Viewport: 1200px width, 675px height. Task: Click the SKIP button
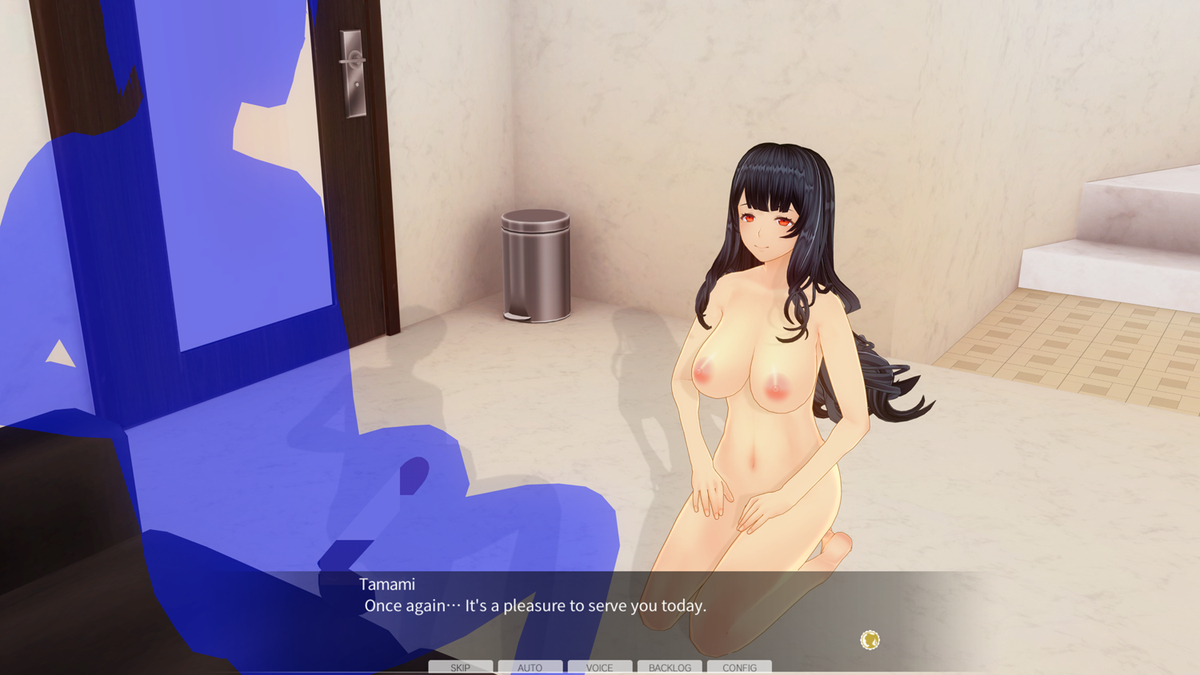pos(460,667)
